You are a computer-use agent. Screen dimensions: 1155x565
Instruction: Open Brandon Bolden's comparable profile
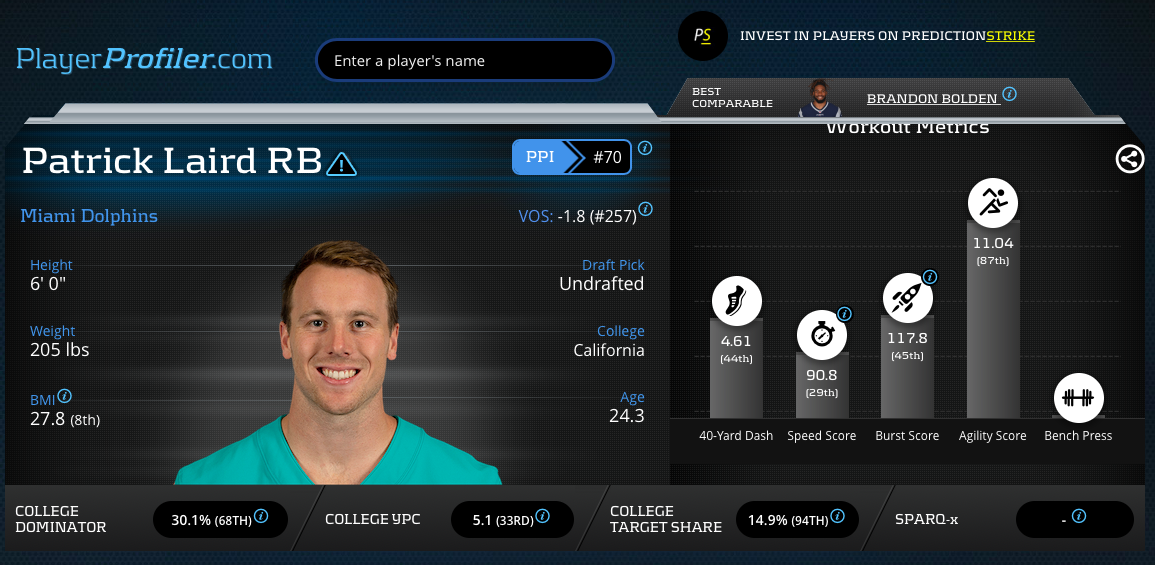pyautogui.click(x=932, y=98)
